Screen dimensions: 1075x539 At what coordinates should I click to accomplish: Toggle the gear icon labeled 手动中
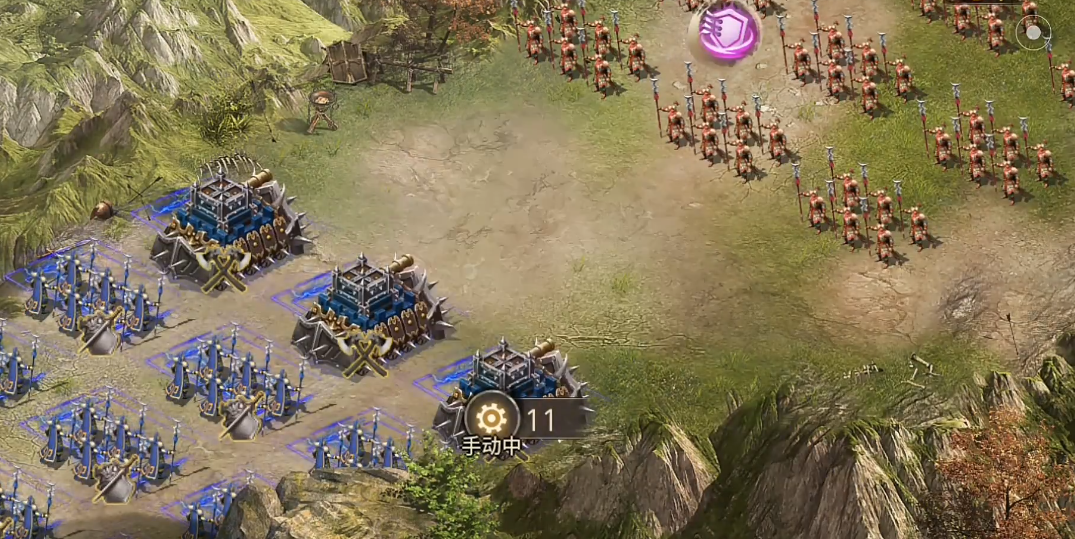[x=492, y=418]
